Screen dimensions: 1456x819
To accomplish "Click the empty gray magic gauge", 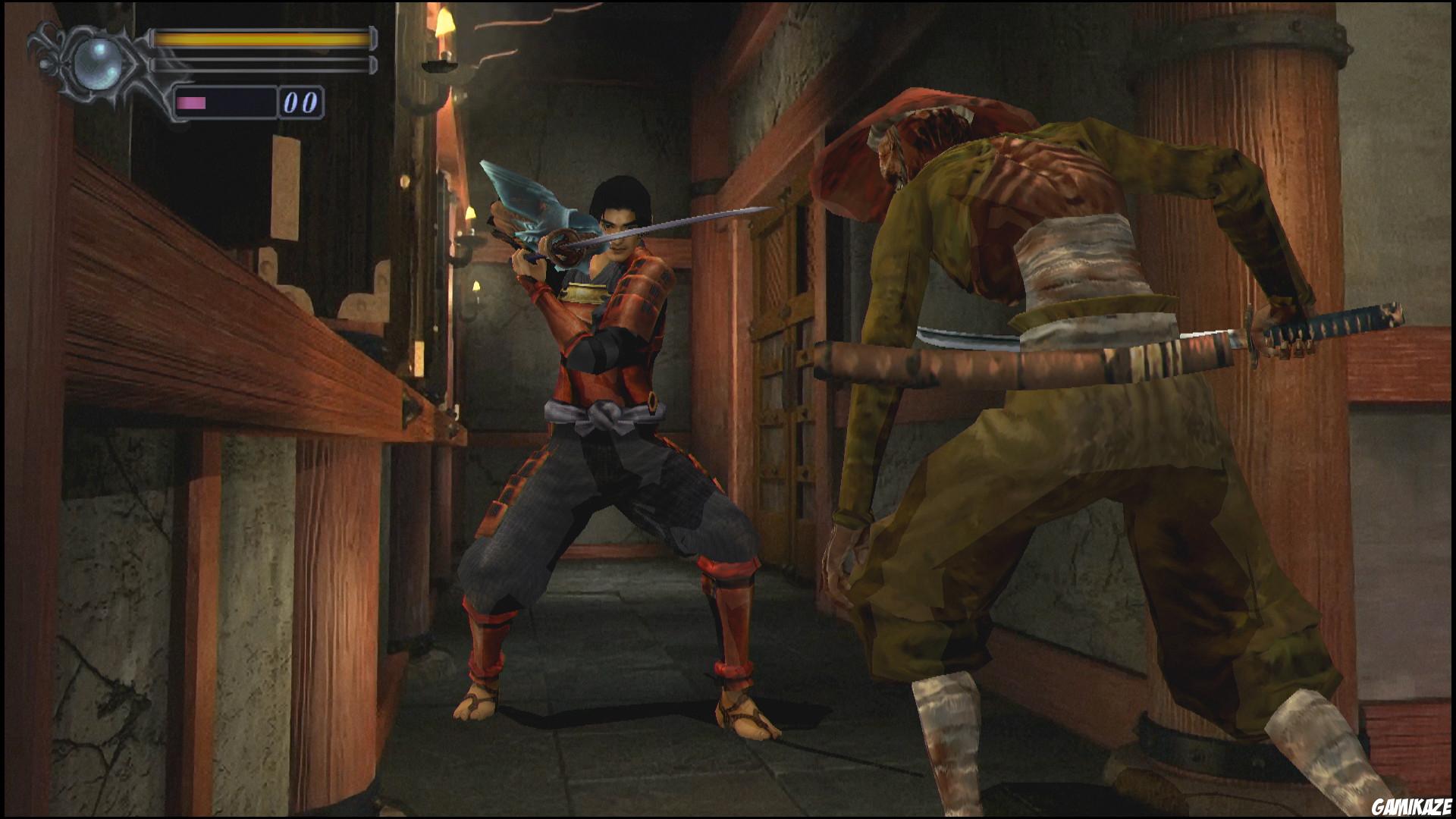I will click(262, 64).
